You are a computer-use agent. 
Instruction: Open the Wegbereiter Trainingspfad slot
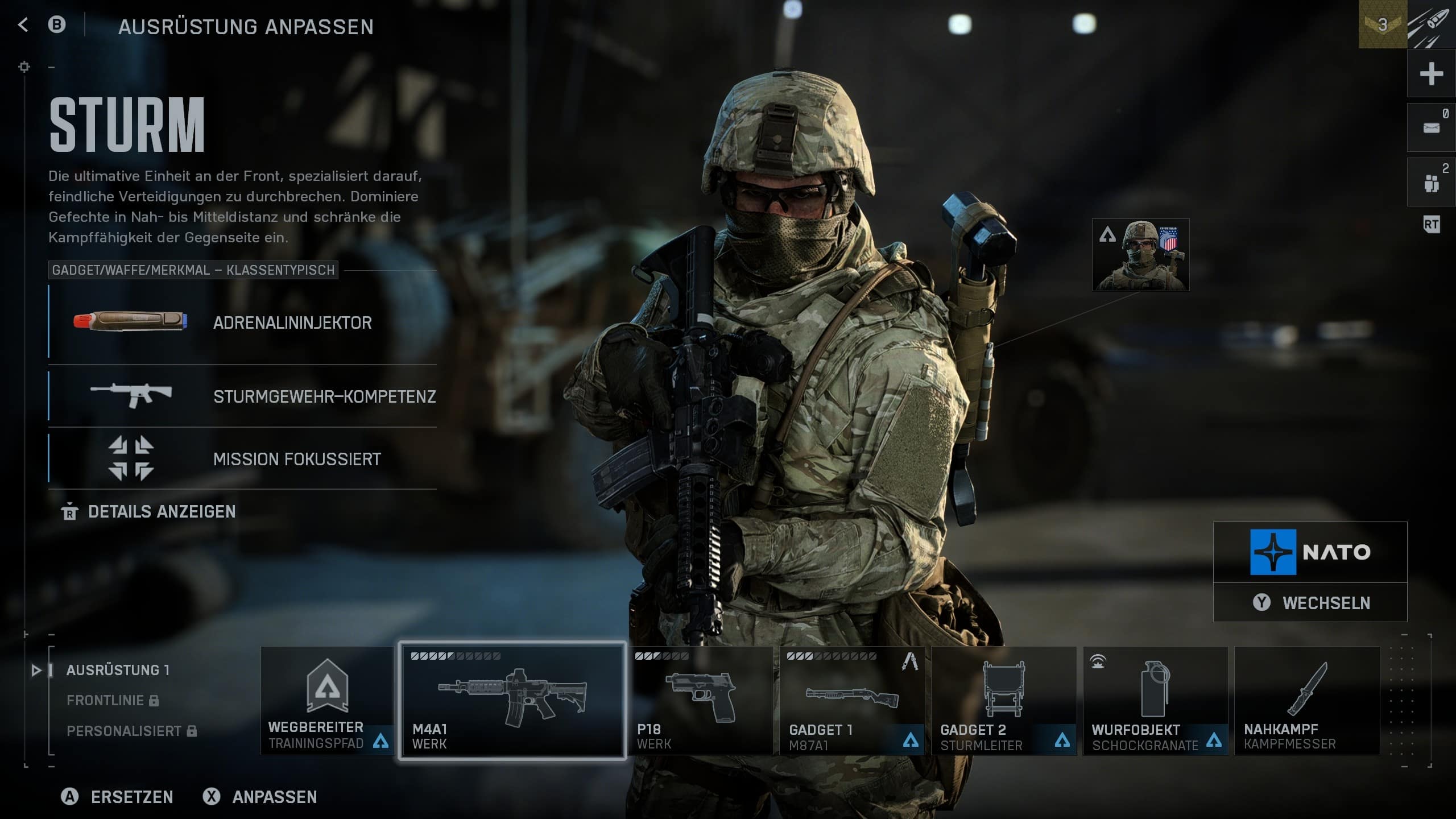coord(326,701)
